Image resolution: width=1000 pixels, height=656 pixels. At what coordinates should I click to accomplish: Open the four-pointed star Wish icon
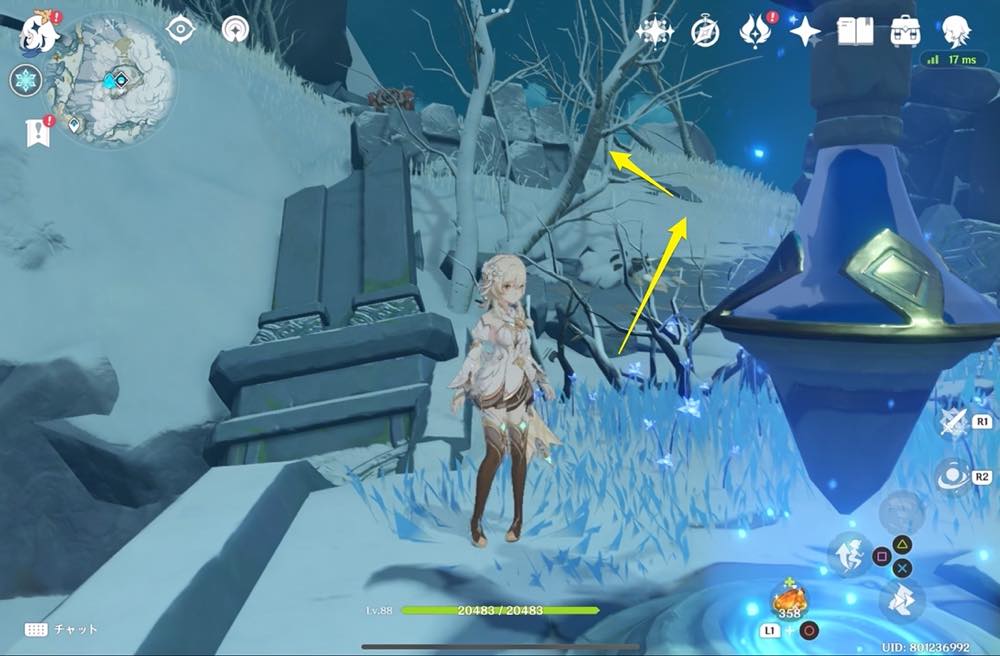point(804,32)
